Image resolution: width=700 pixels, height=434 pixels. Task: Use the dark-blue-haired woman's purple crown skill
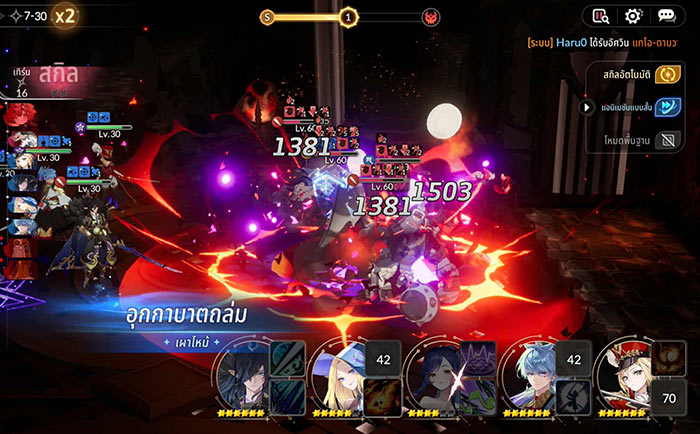476,358
